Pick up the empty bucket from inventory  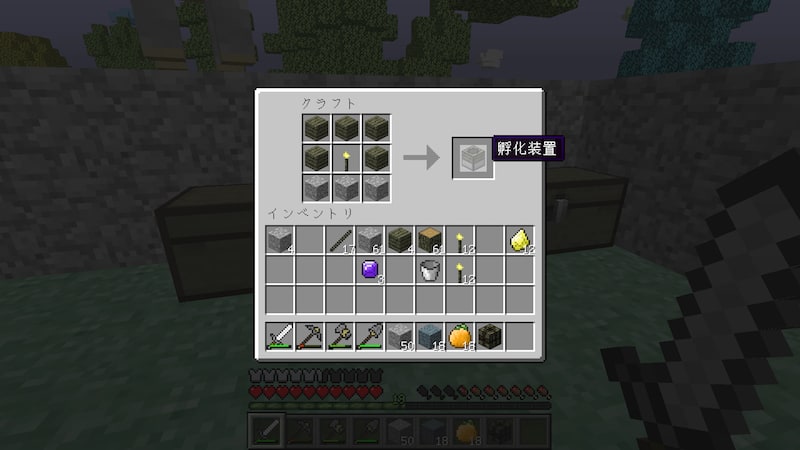pos(429,268)
